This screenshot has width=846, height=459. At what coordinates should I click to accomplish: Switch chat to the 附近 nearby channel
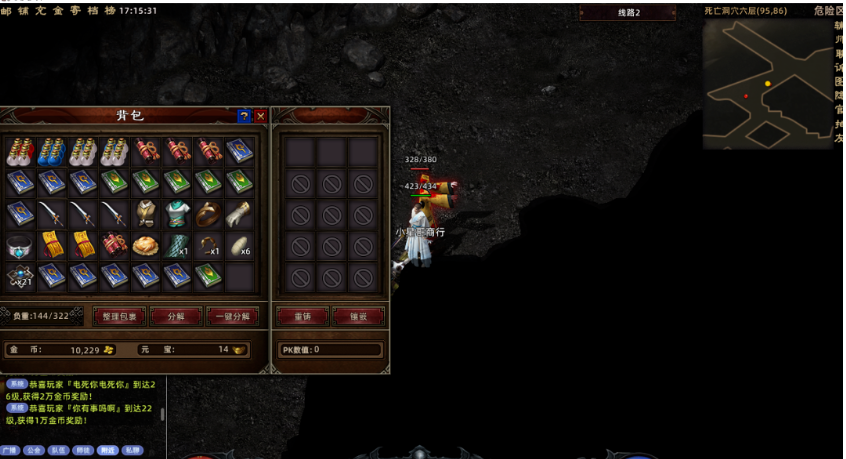tap(108, 450)
